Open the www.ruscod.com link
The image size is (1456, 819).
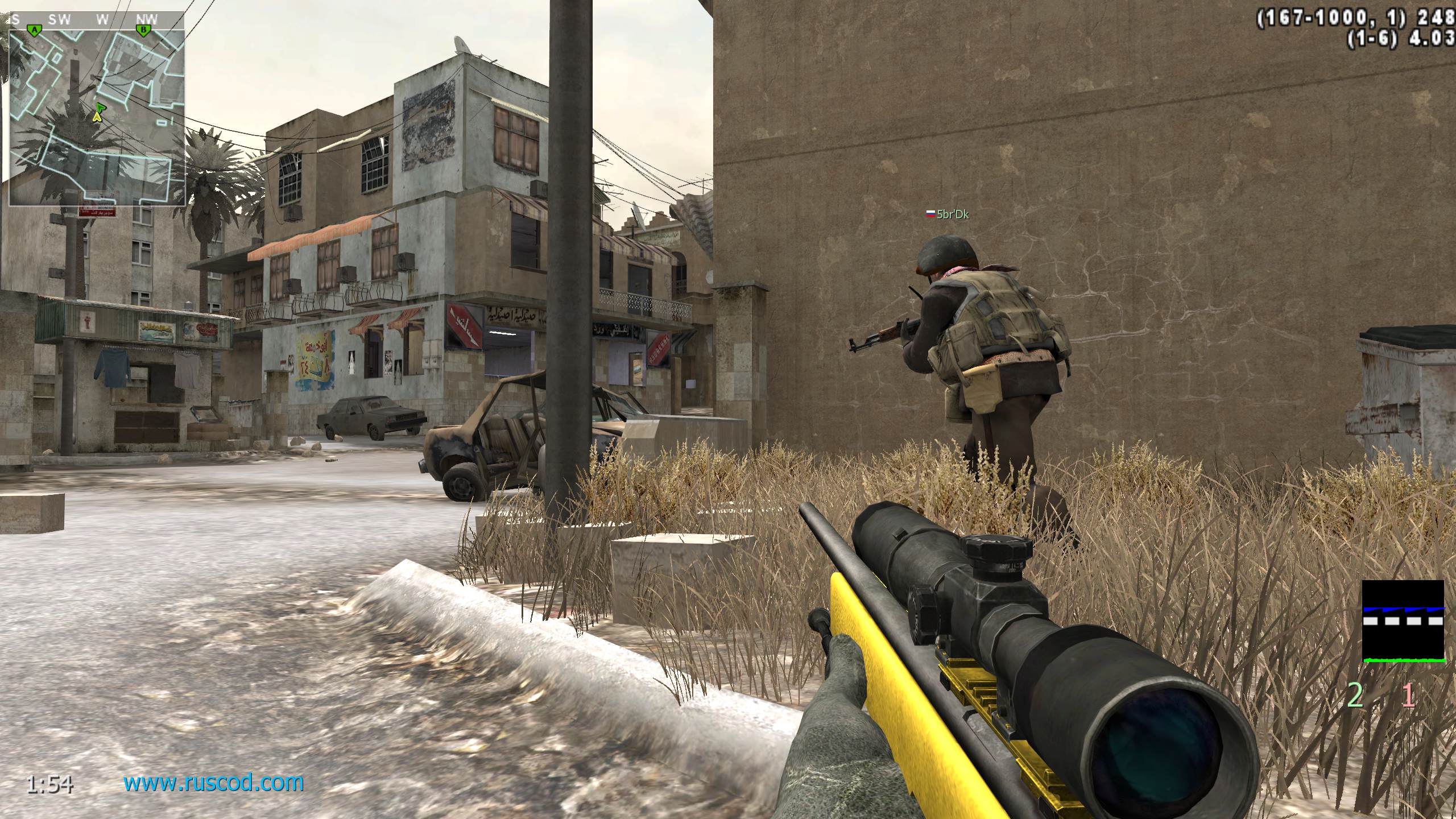(x=214, y=783)
